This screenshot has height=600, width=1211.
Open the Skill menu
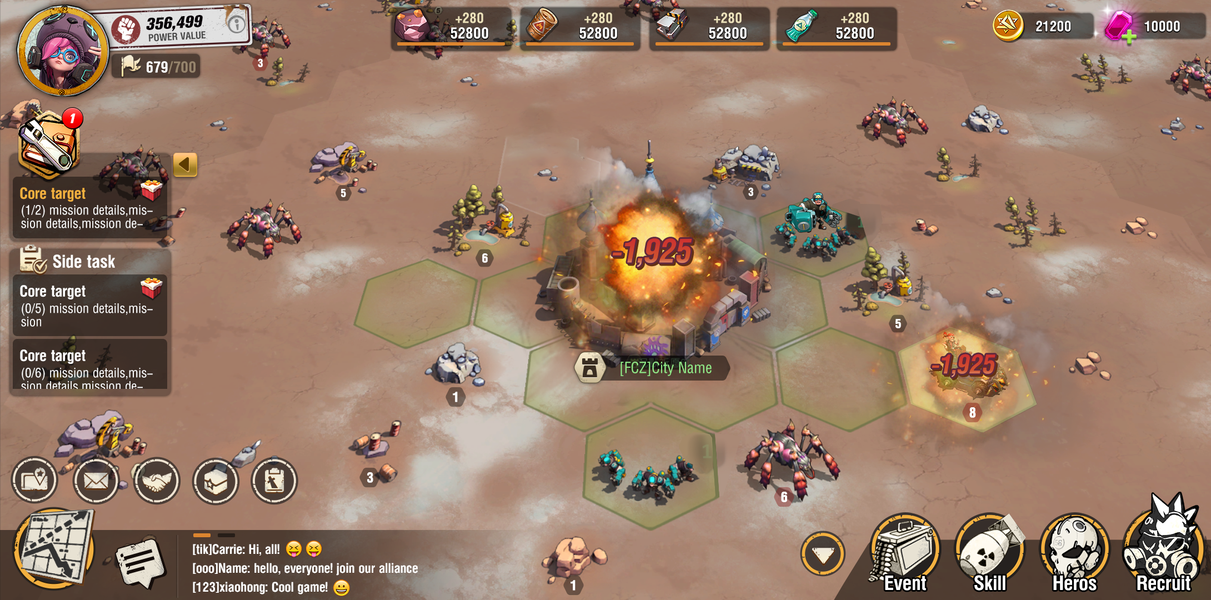[989, 554]
